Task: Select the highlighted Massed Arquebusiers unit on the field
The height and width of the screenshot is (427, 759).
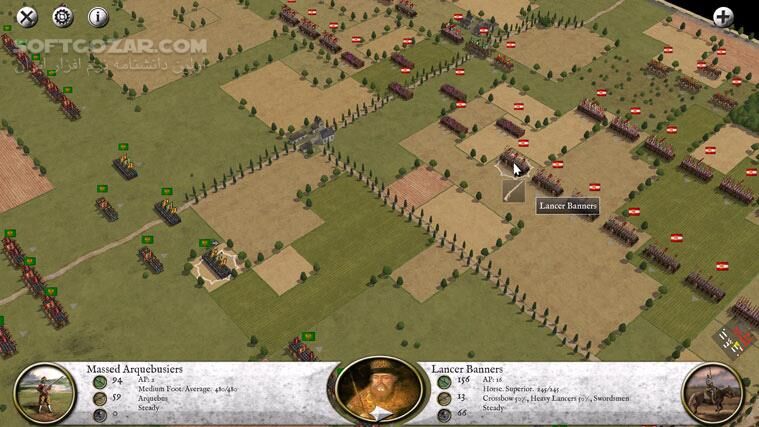Action: [x=218, y=262]
